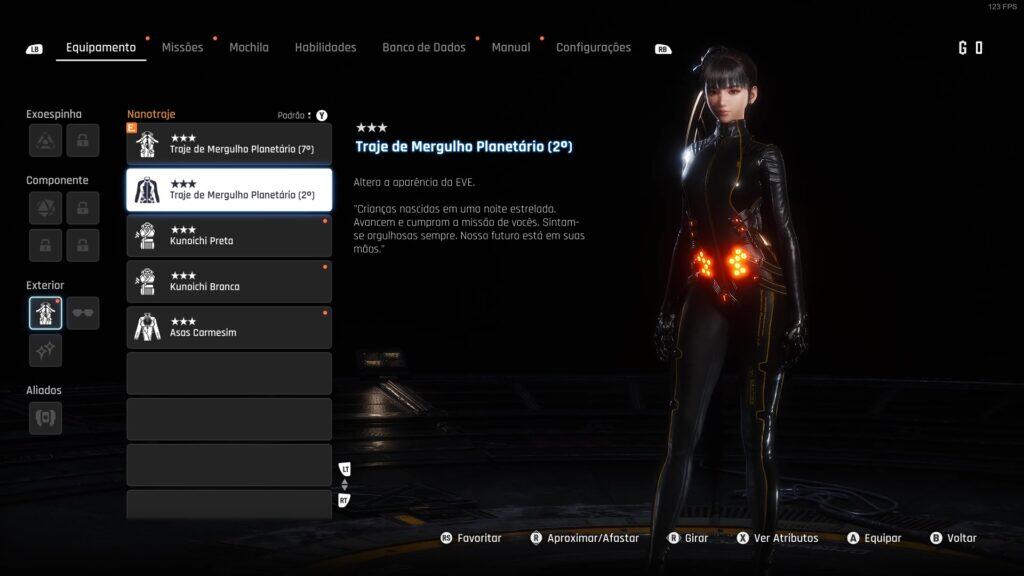This screenshot has height=576, width=1024.
Task: Show the Manual tab
Action: click(x=510, y=47)
